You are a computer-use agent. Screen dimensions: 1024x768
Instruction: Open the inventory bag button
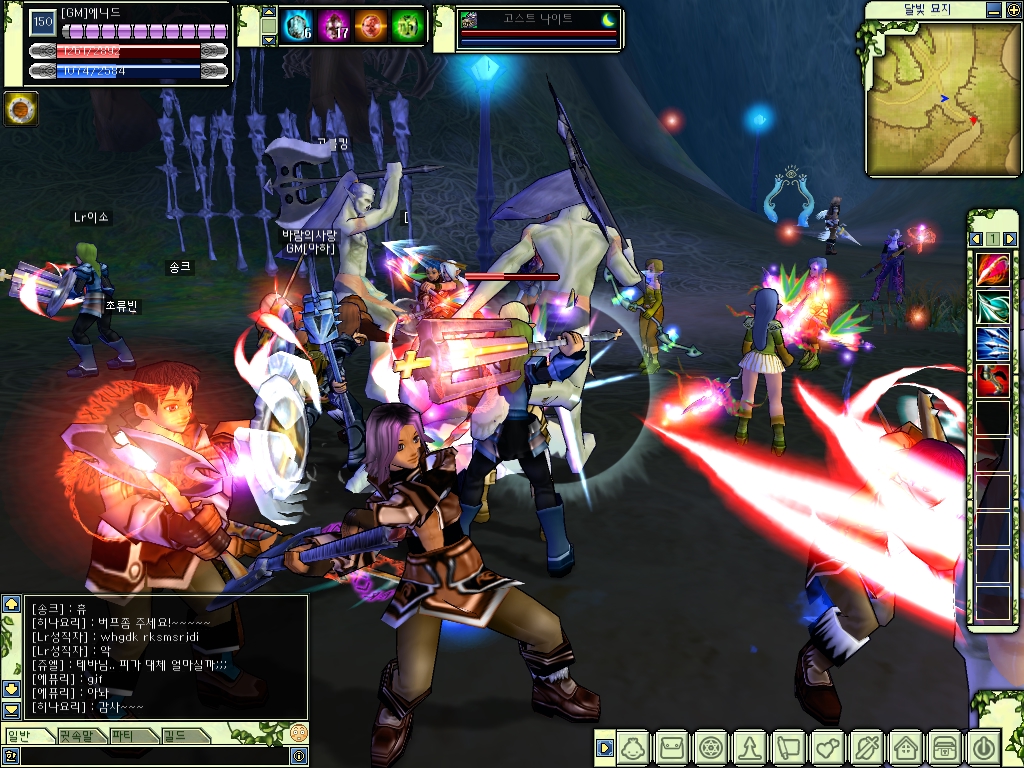pyautogui.click(x=672, y=747)
